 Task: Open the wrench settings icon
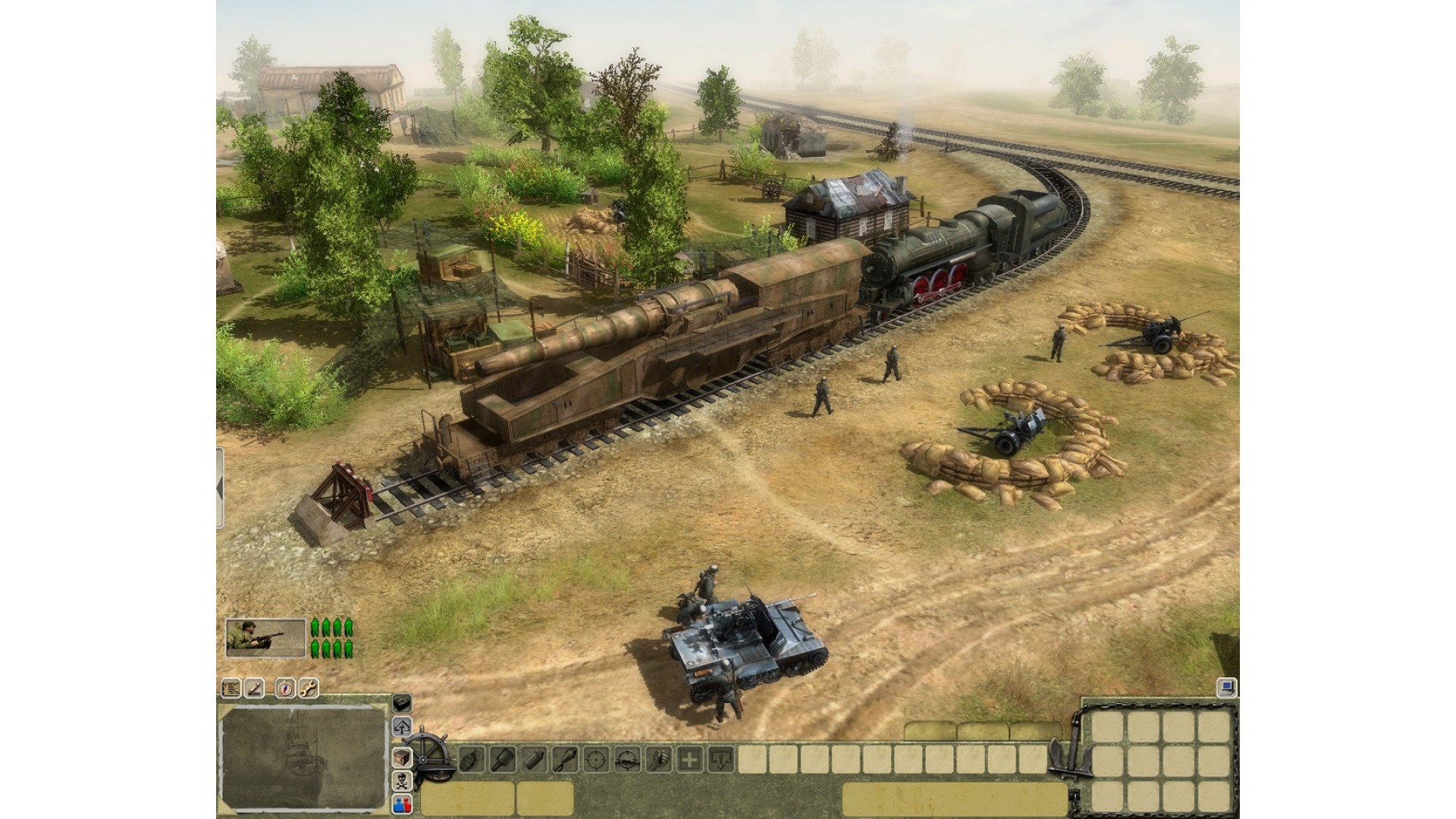click(x=308, y=689)
